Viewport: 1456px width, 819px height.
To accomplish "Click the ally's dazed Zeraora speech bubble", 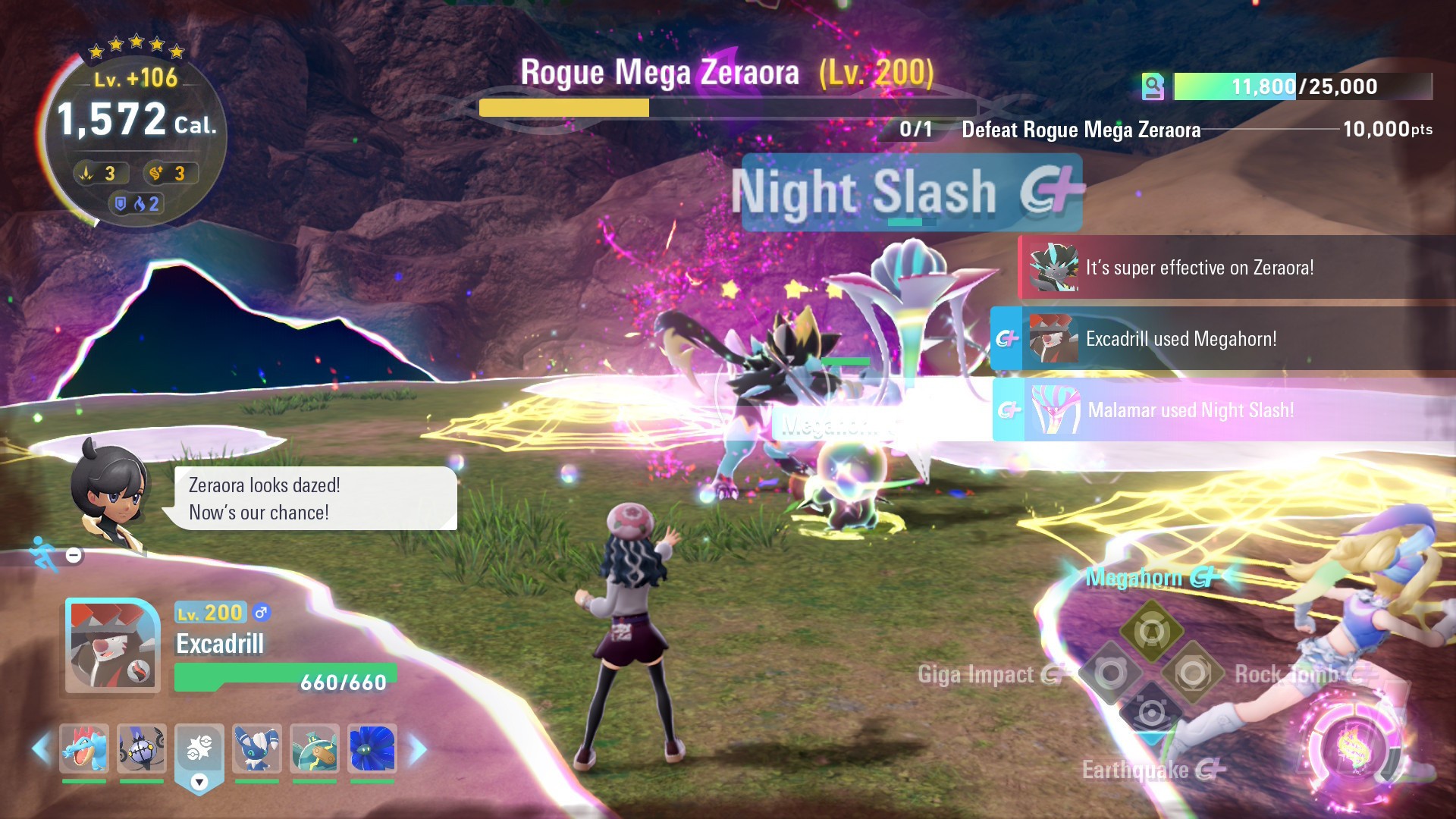I will coord(315,498).
